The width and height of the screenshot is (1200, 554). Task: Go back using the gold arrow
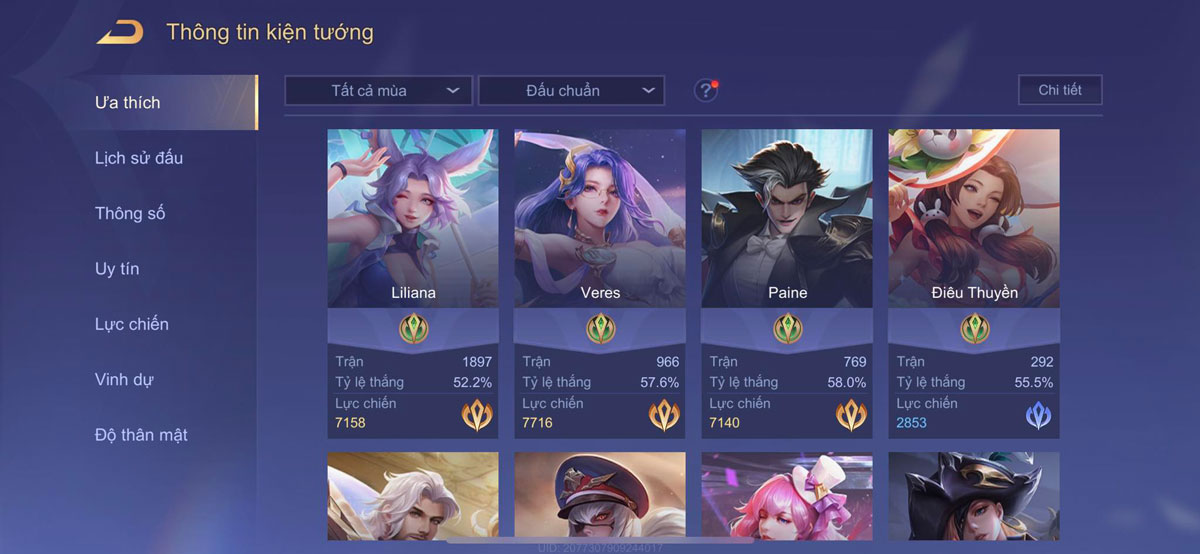pos(119,32)
